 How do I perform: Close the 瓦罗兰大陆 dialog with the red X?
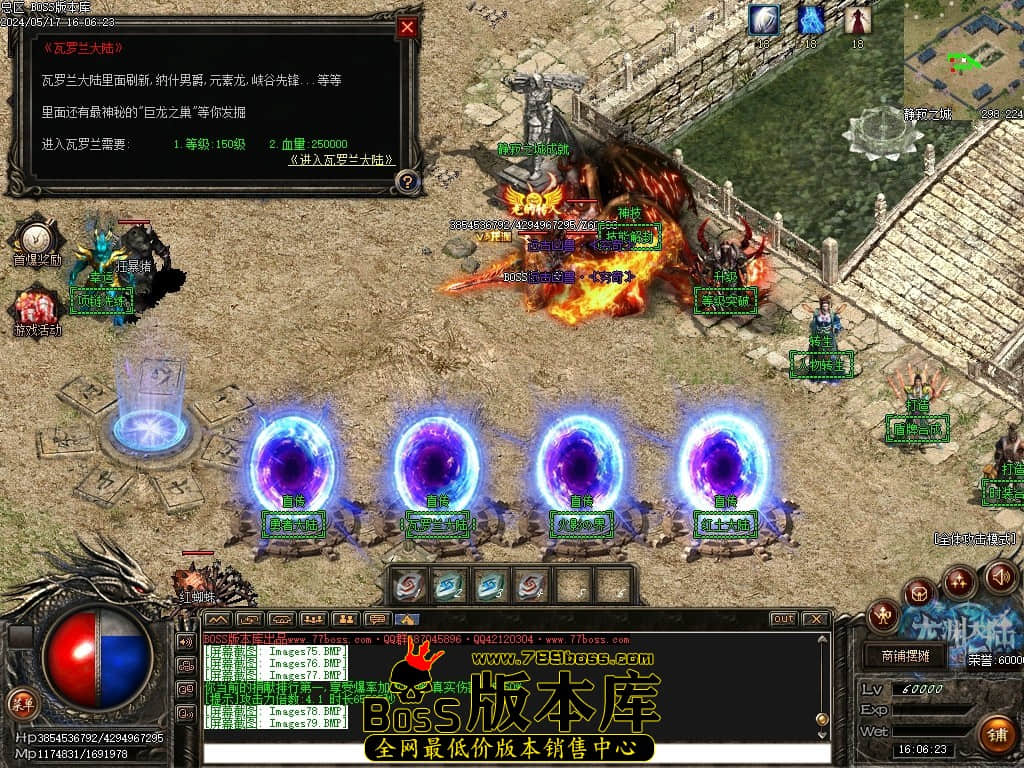407,28
